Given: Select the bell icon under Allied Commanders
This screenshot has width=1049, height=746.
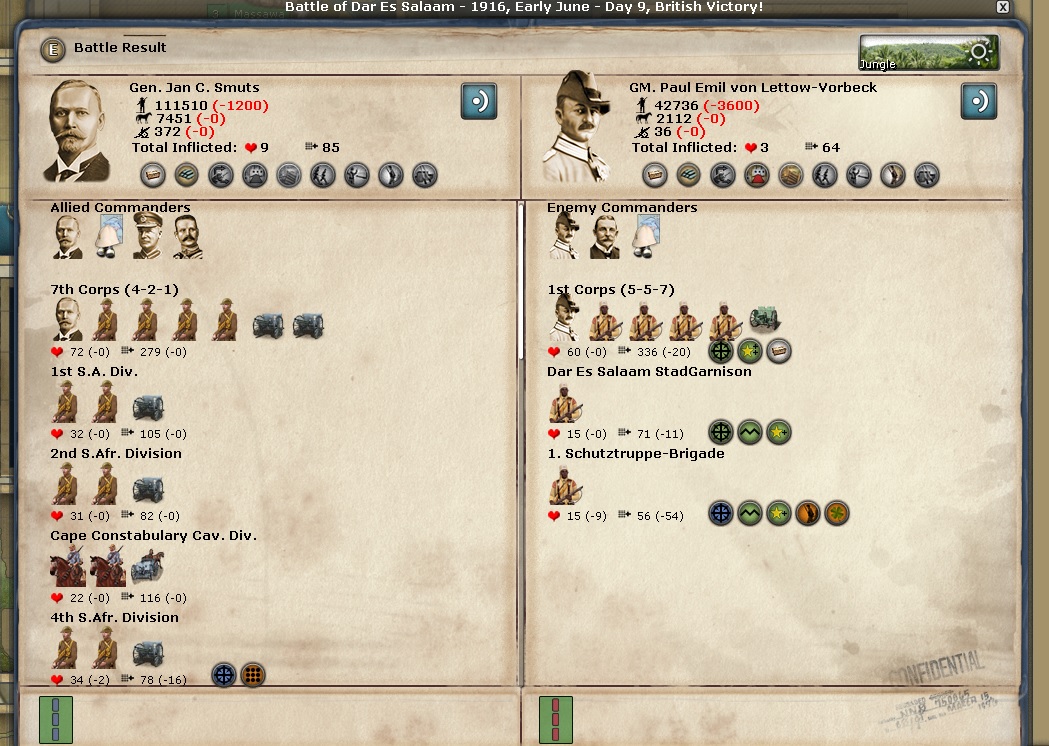Looking at the screenshot, I should (108, 237).
